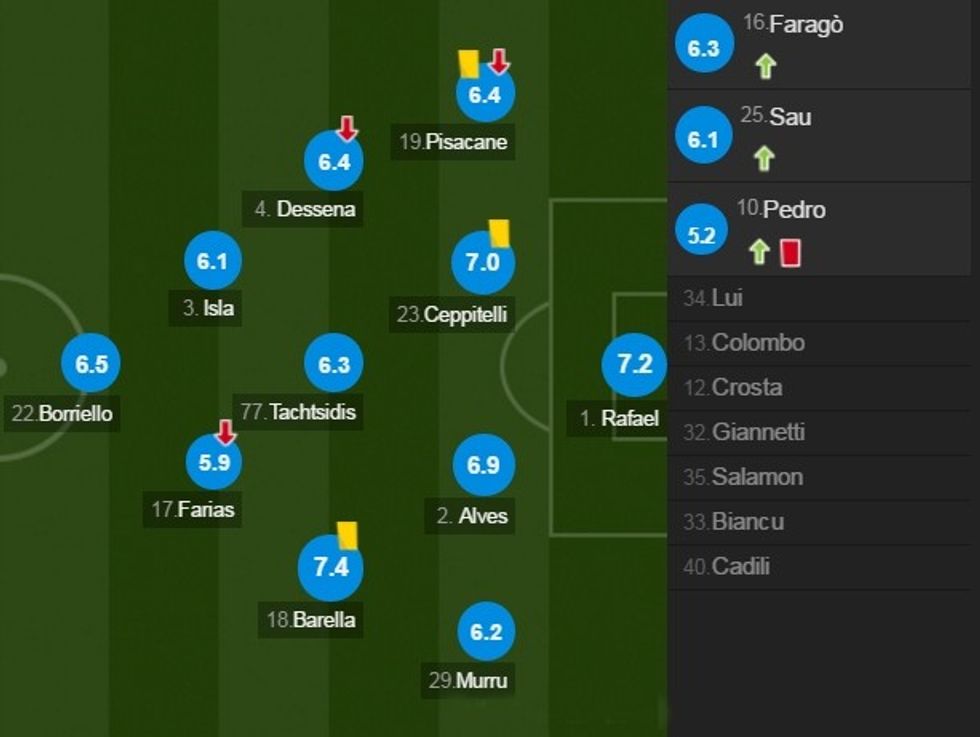Click Dessena's 6.4 rating bubble
This screenshot has height=737, width=980.
click(334, 162)
